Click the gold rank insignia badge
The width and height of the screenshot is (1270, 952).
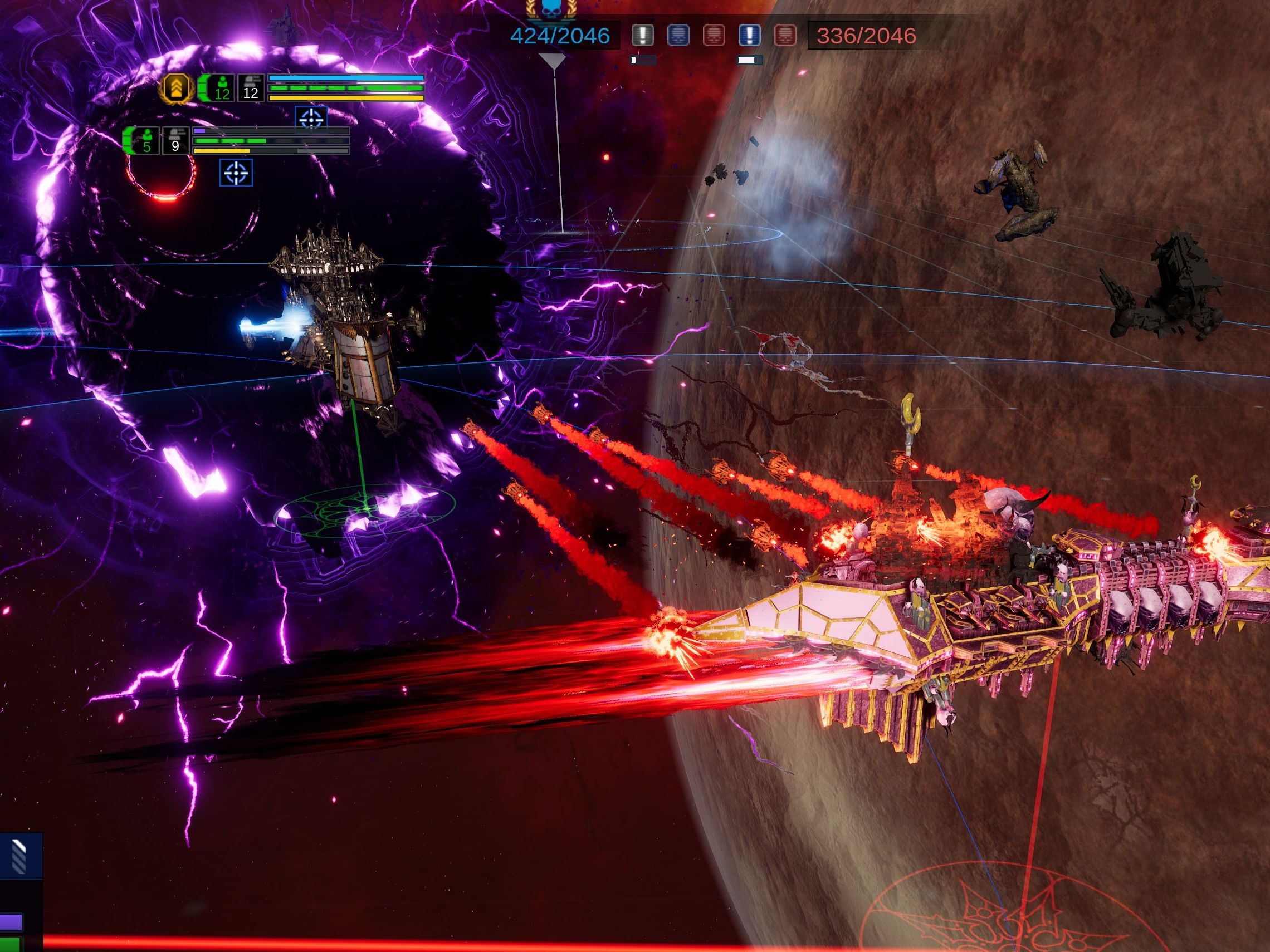tap(176, 89)
